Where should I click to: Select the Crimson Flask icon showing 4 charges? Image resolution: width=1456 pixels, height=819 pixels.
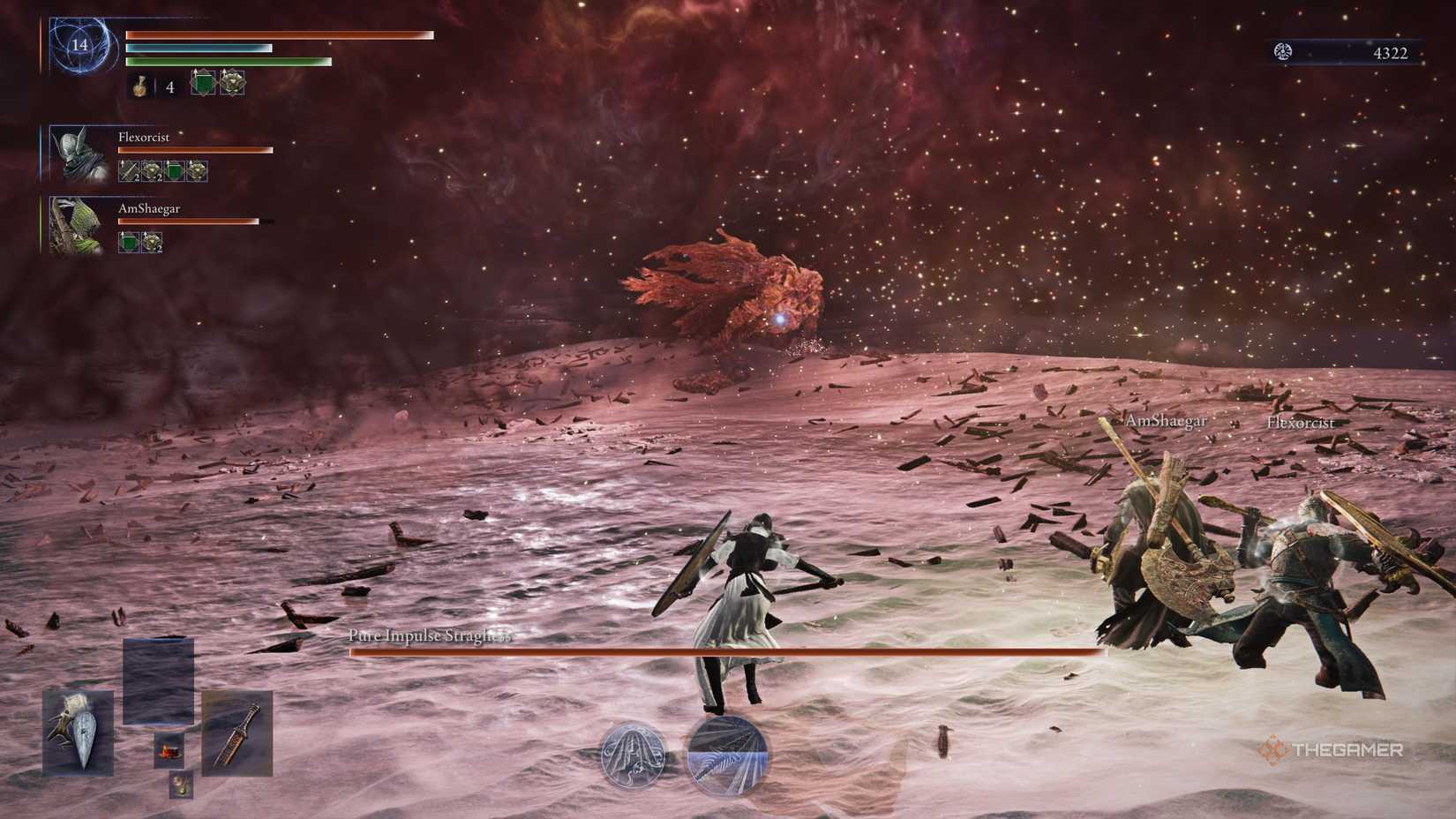click(141, 86)
